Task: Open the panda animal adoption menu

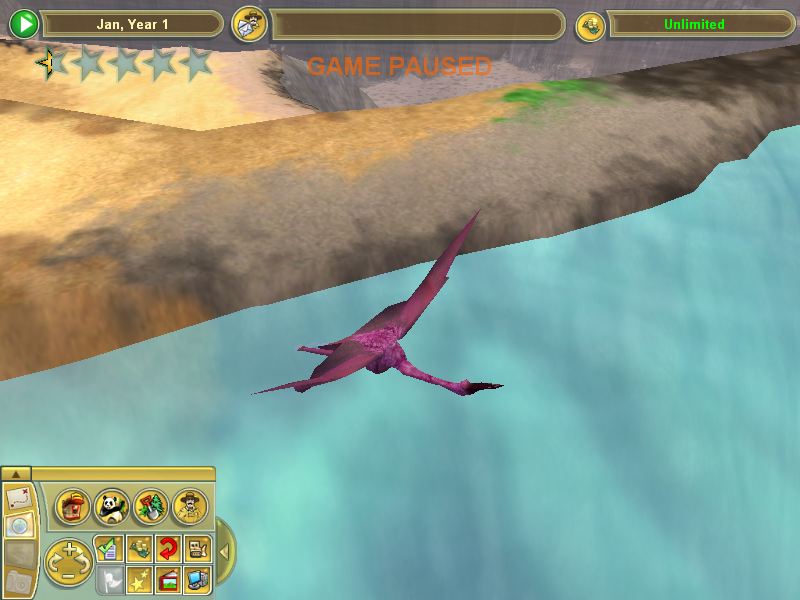Action: pyautogui.click(x=112, y=507)
